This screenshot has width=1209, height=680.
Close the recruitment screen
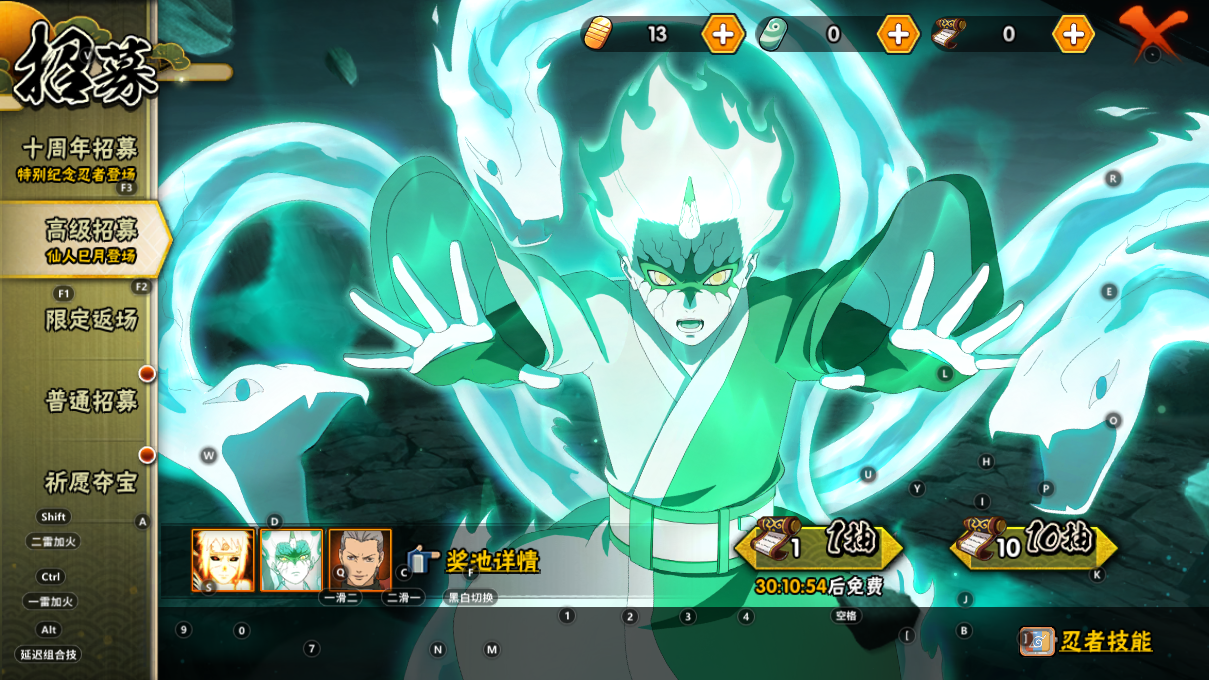pyautogui.click(x=1151, y=32)
